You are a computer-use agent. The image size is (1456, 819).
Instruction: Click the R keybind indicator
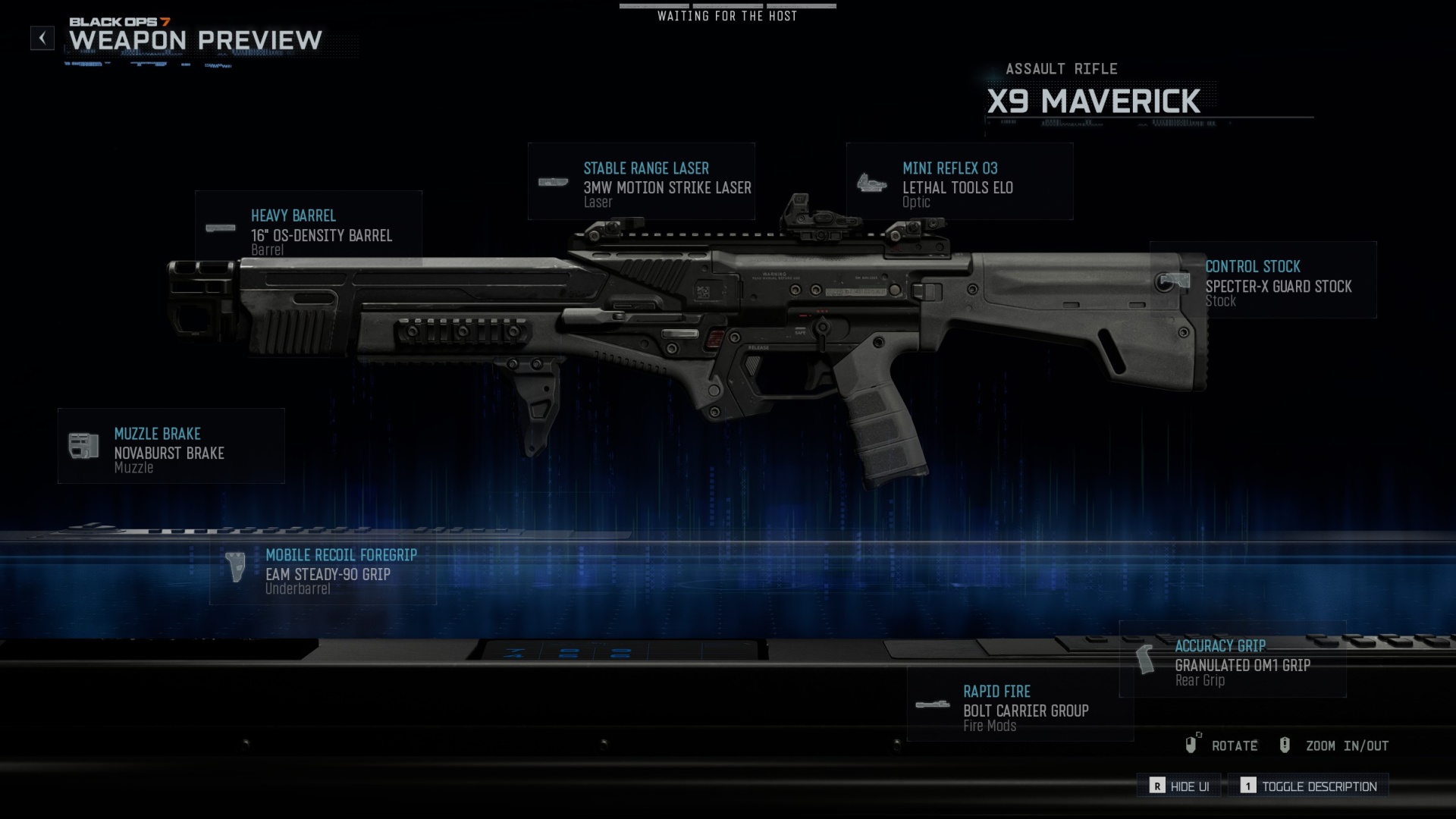(1156, 786)
